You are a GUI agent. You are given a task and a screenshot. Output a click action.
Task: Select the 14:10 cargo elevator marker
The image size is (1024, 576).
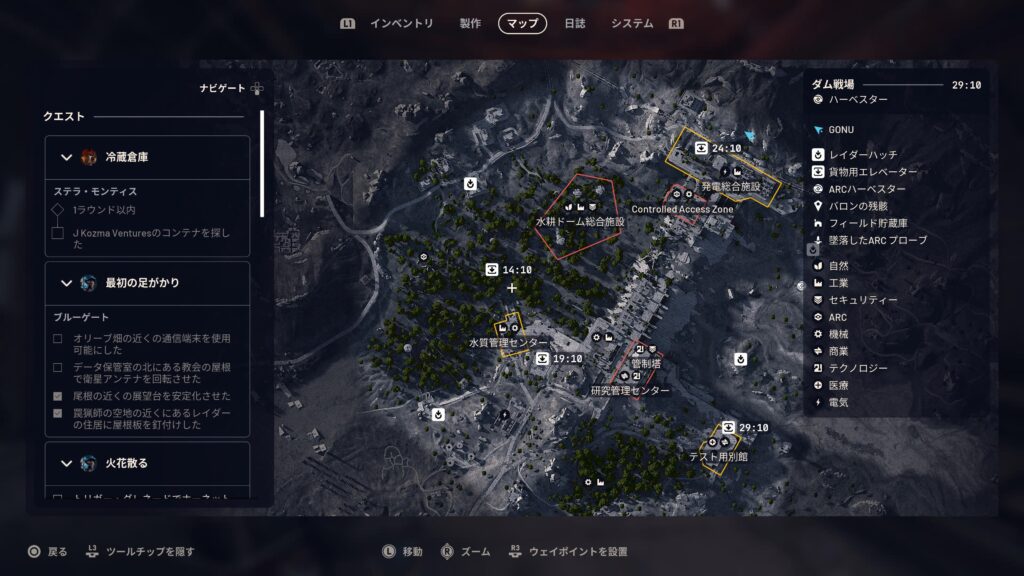(492, 270)
